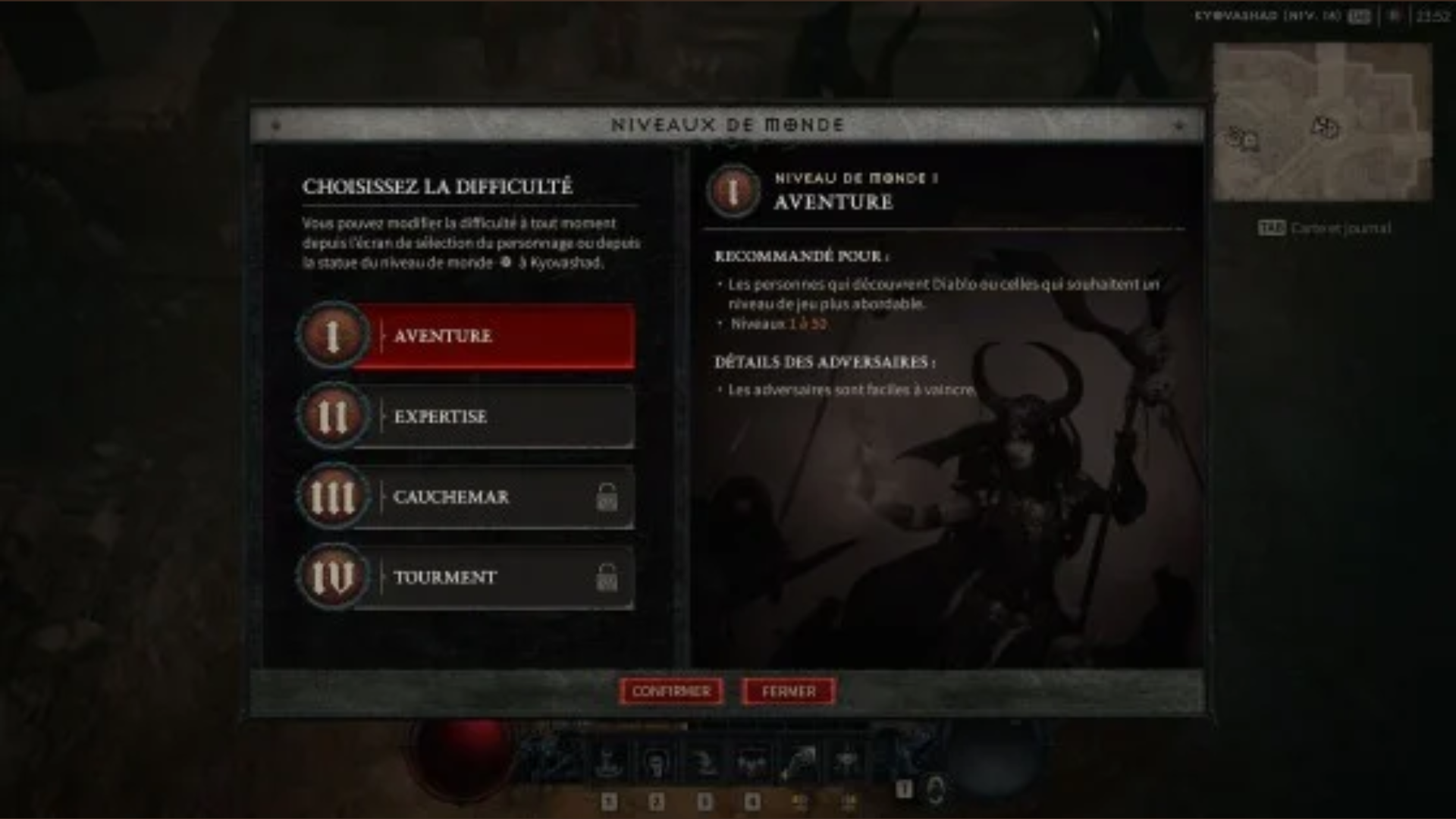The width and height of the screenshot is (1456, 819).
Task: Select the Cauchemar difficulty option
Action: 493,497
